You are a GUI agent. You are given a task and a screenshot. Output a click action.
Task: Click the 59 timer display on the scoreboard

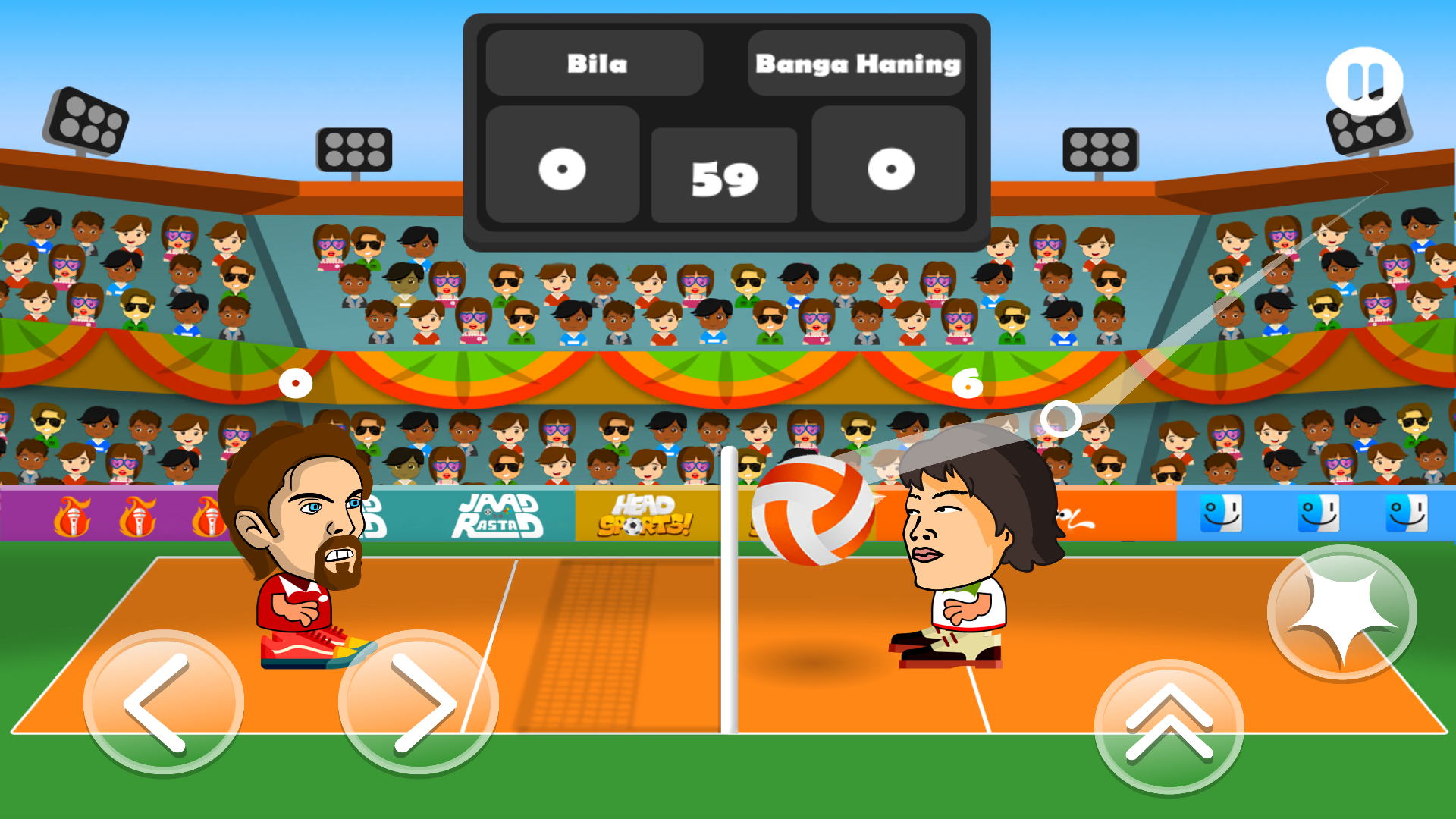[723, 176]
